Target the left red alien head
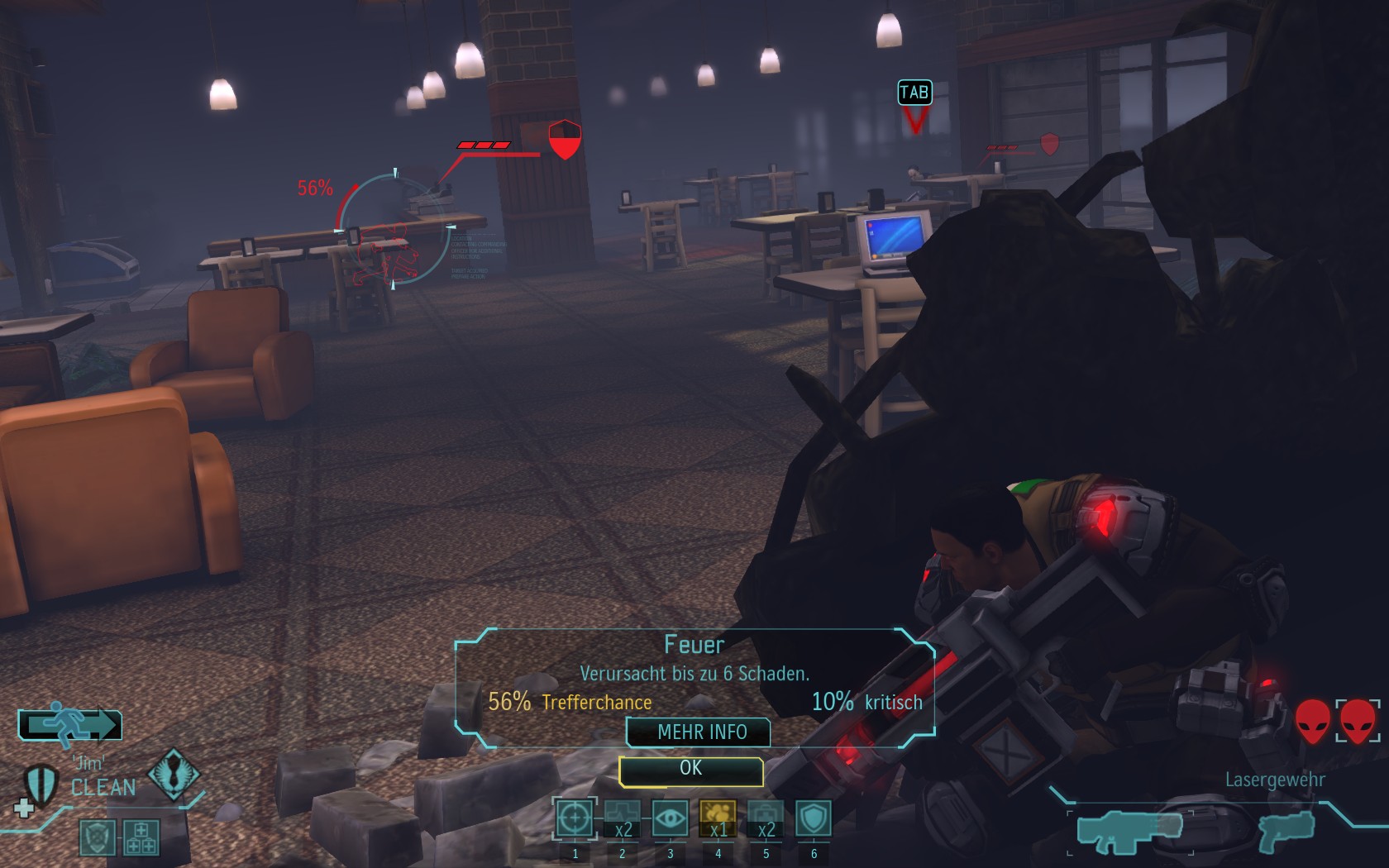The height and width of the screenshot is (868, 1389). tap(1312, 721)
